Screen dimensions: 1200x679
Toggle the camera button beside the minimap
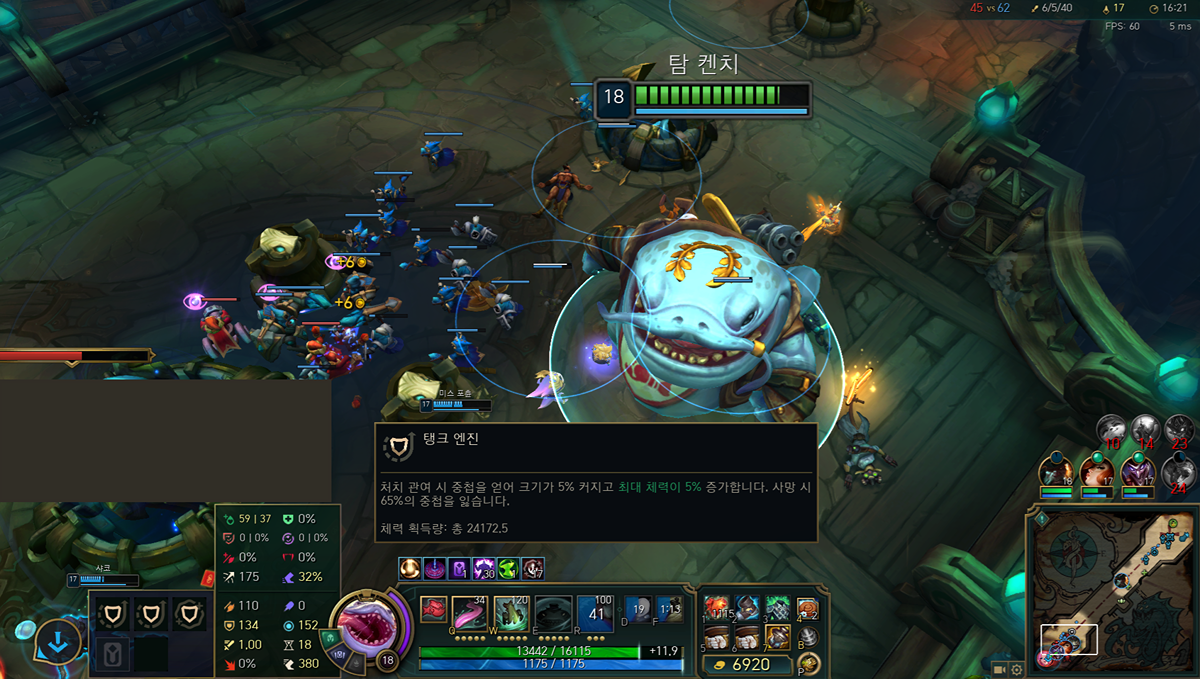(999, 668)
